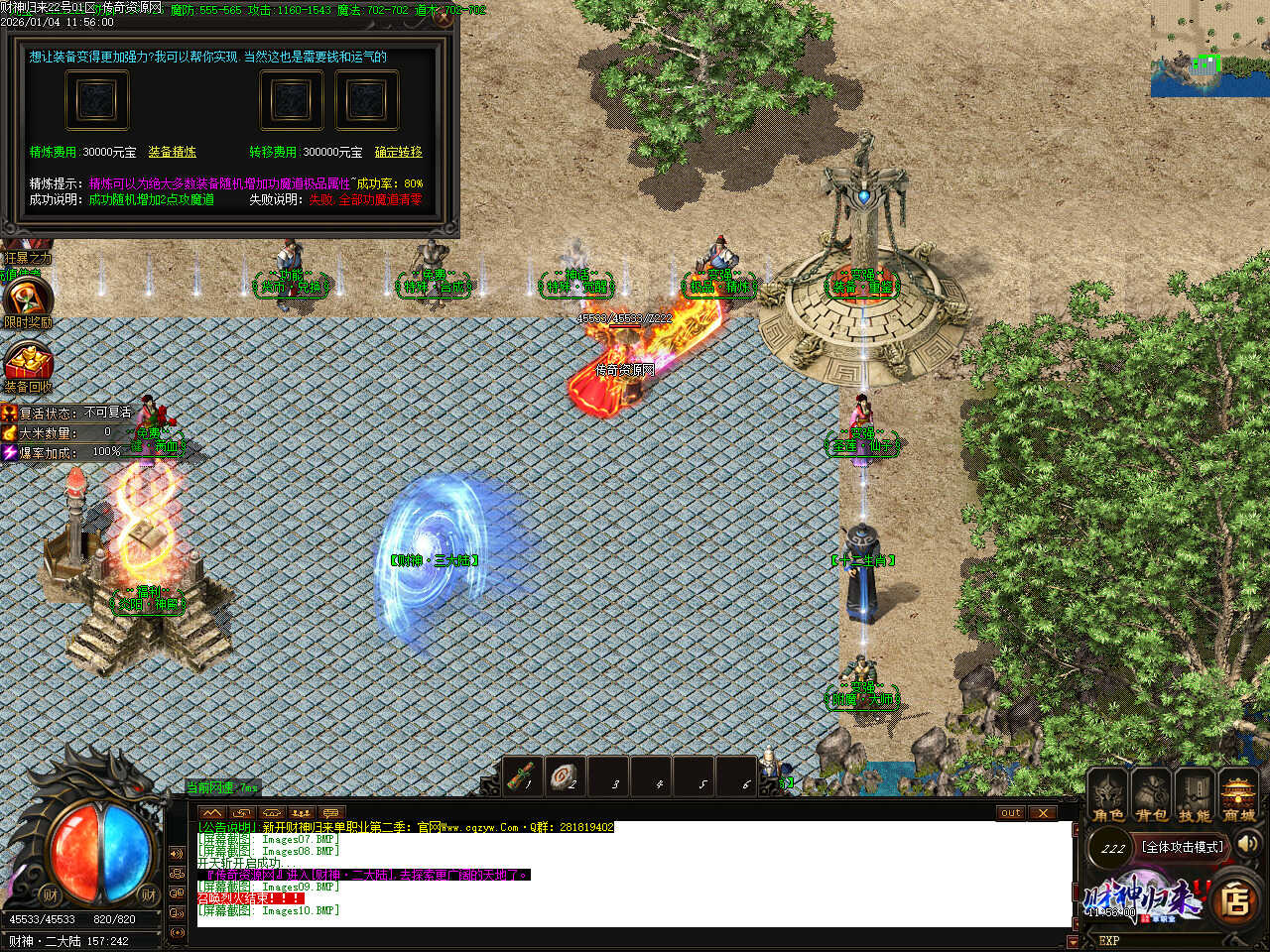Select the refining equipment slot above 精炼费用
The height and width of the screenshot is (952, 1270).
[x=96, y=100]
